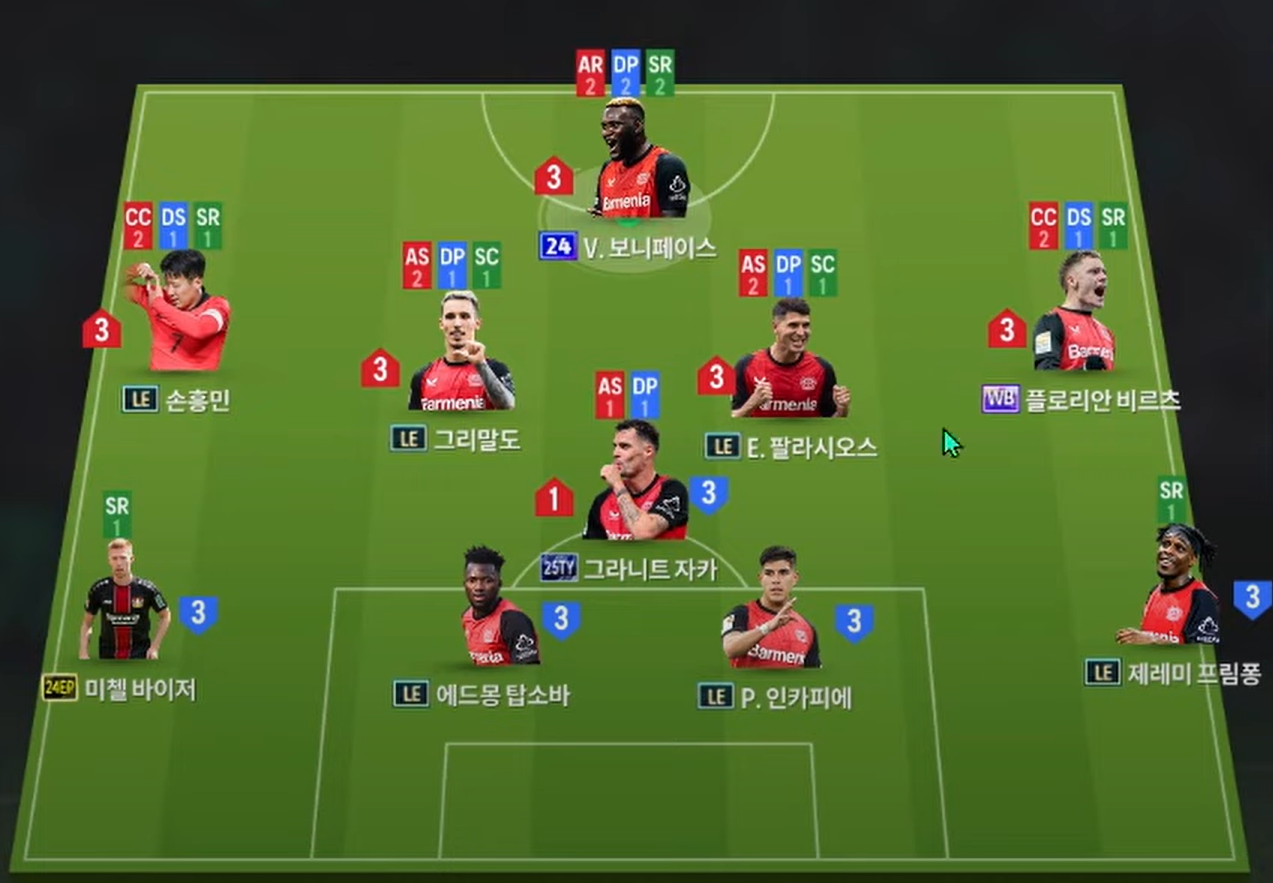The width and height of the screenshot is (1273, 883).
Task: Choose defensive midfielder 그라니트 자카
Action: coord(637,485)
